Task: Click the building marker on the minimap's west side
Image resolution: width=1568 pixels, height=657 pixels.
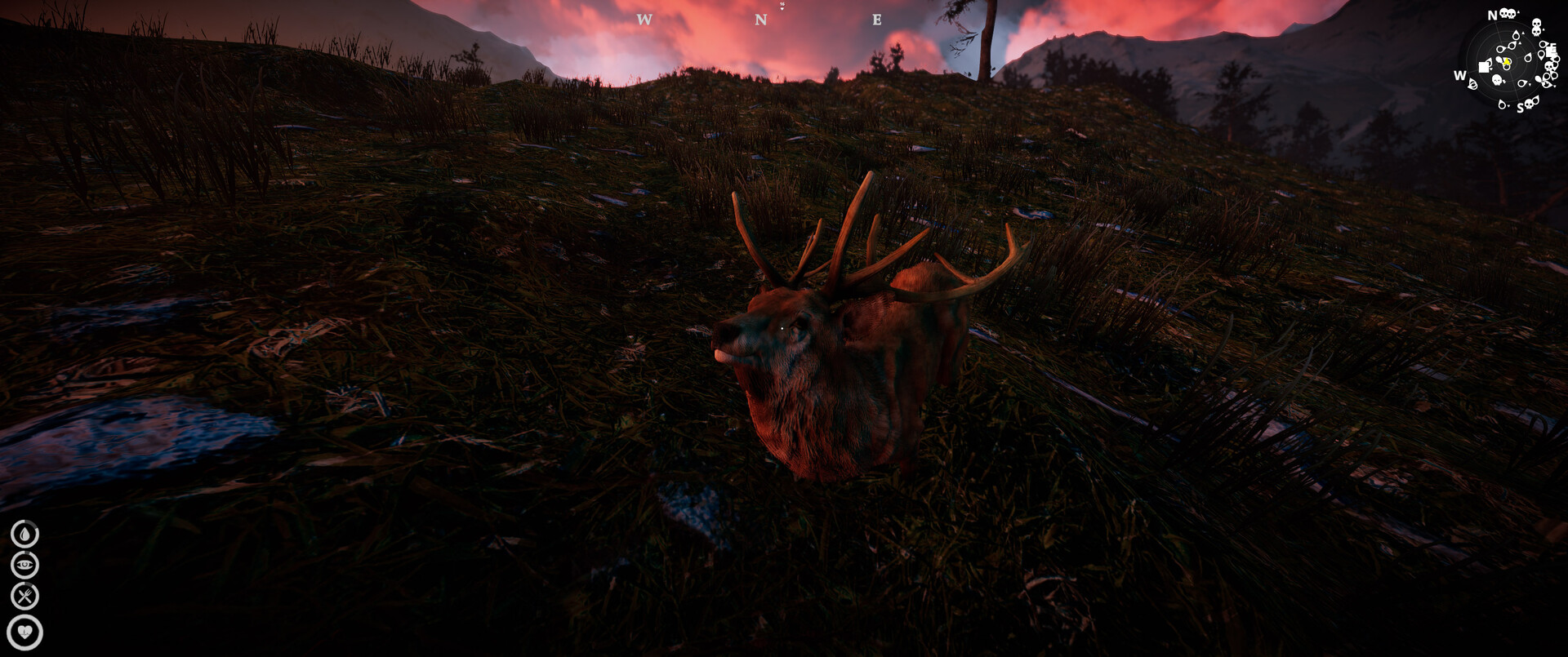Action: [x=1484, y=66]
